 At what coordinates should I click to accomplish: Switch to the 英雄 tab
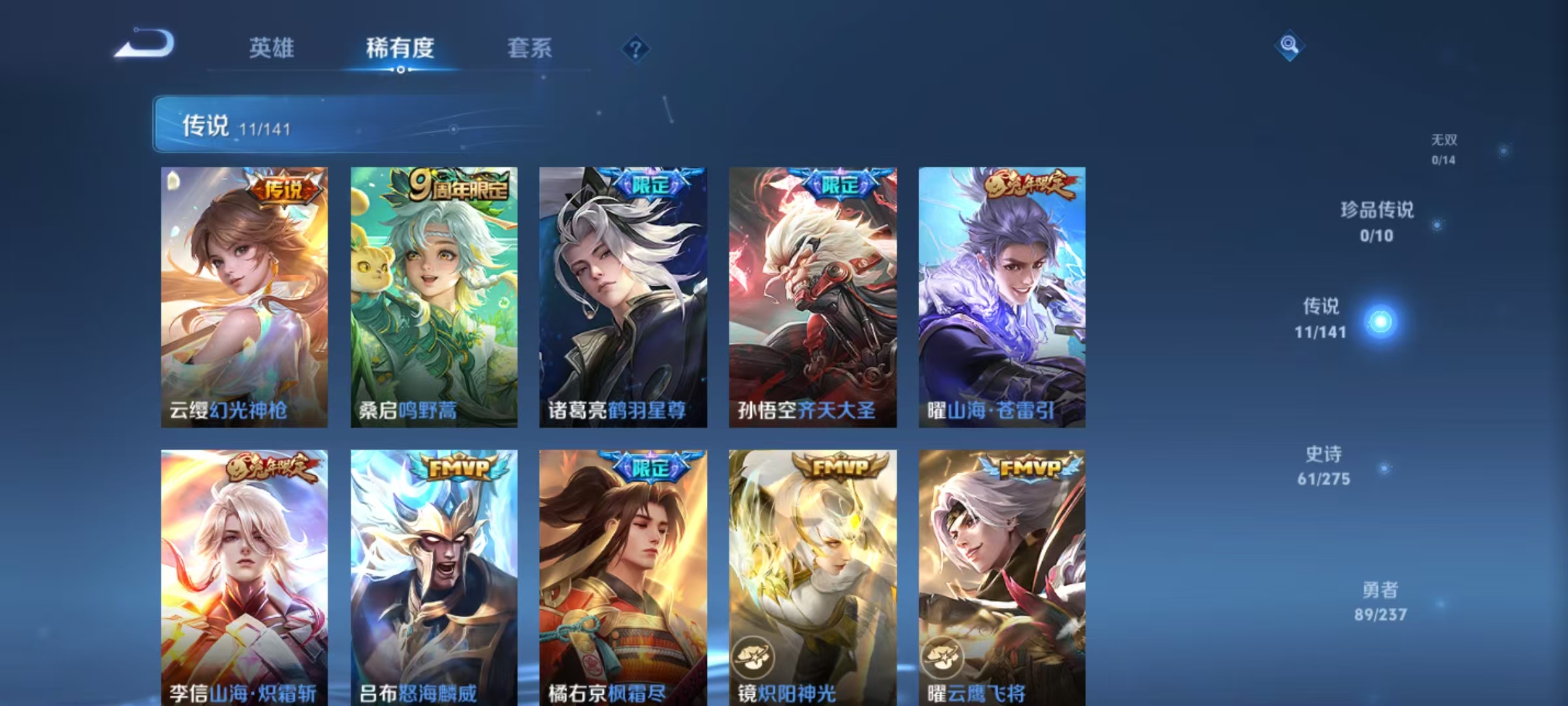[x=272, y=47]
